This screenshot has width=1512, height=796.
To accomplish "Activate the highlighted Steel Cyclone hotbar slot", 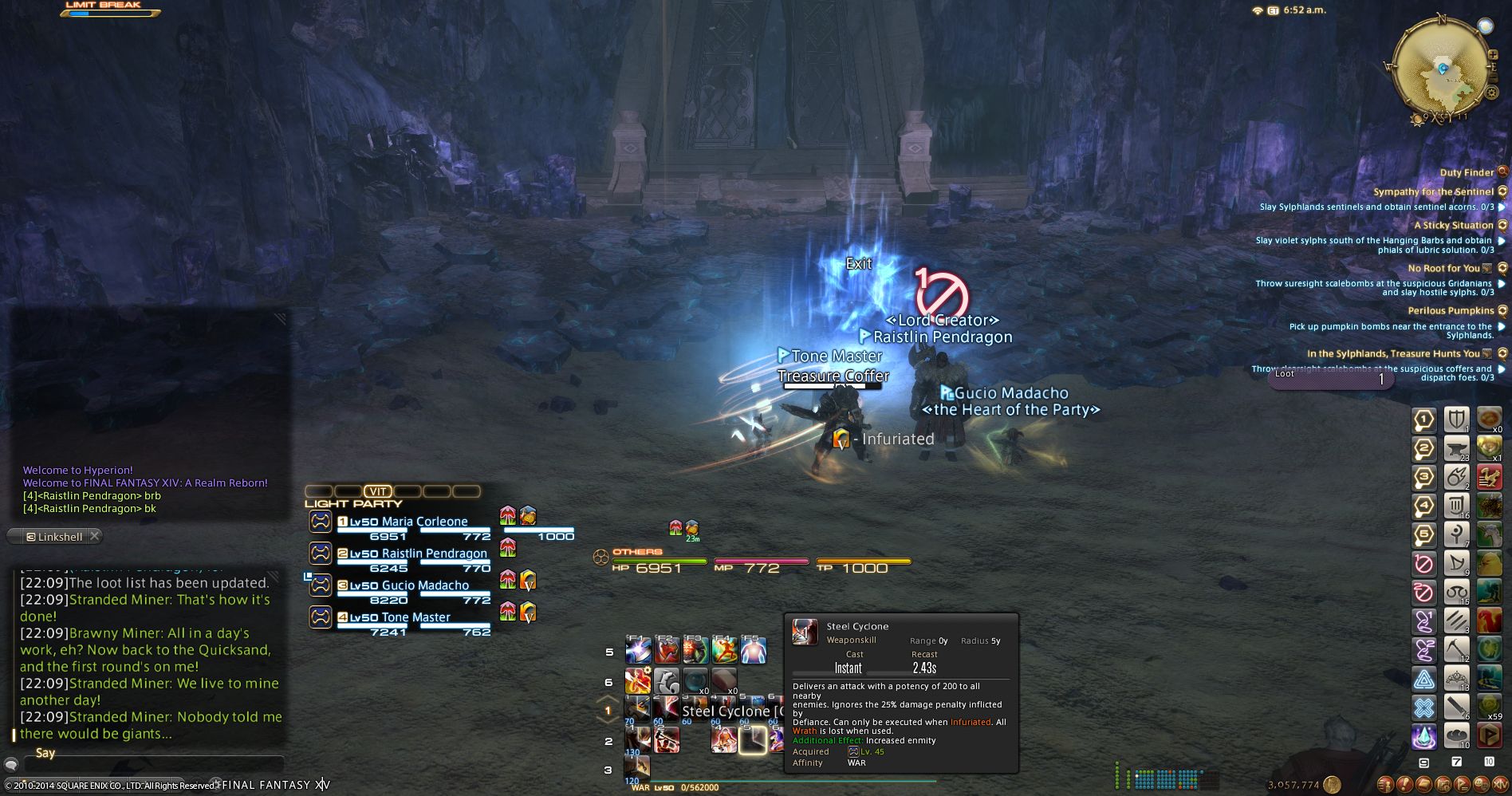I will coord(752,741).
